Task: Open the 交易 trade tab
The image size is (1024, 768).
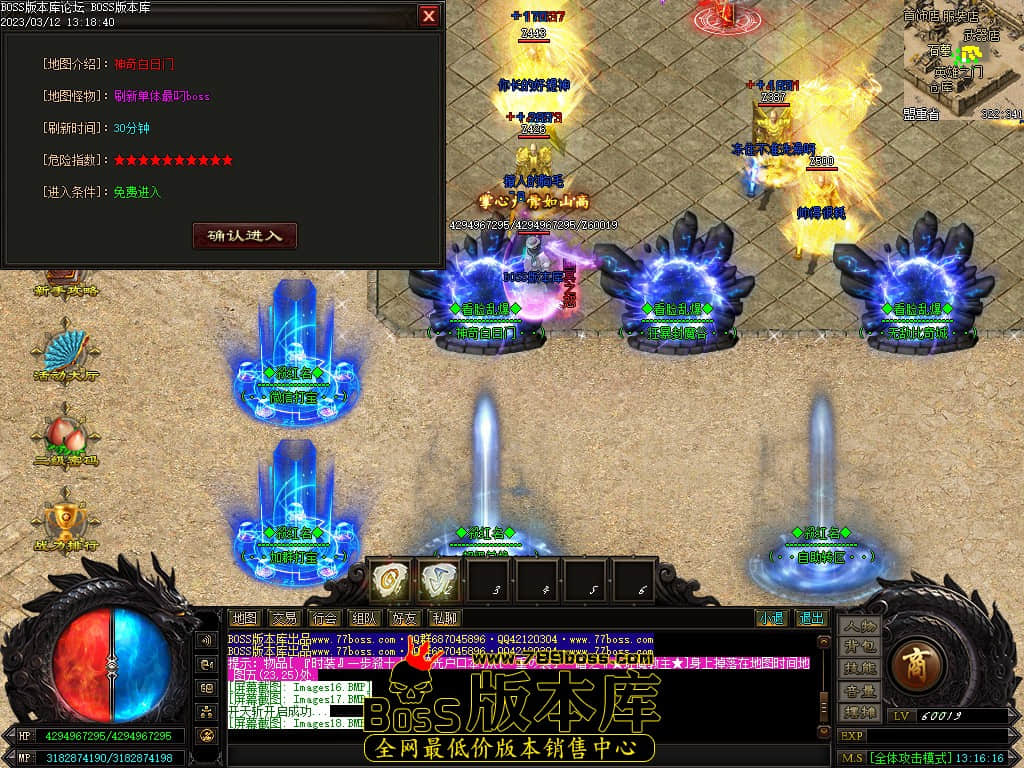Action: [284, 619]
